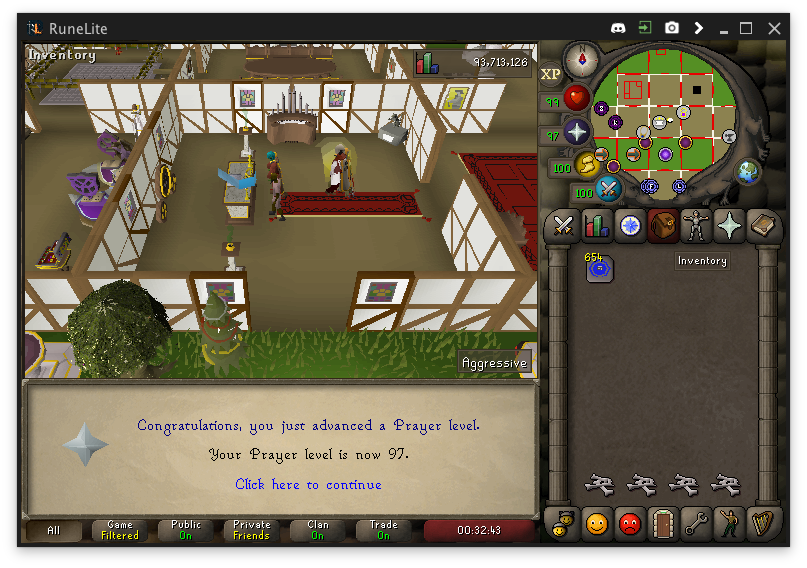Activate the special attack orb

click(x=608, y=188)
